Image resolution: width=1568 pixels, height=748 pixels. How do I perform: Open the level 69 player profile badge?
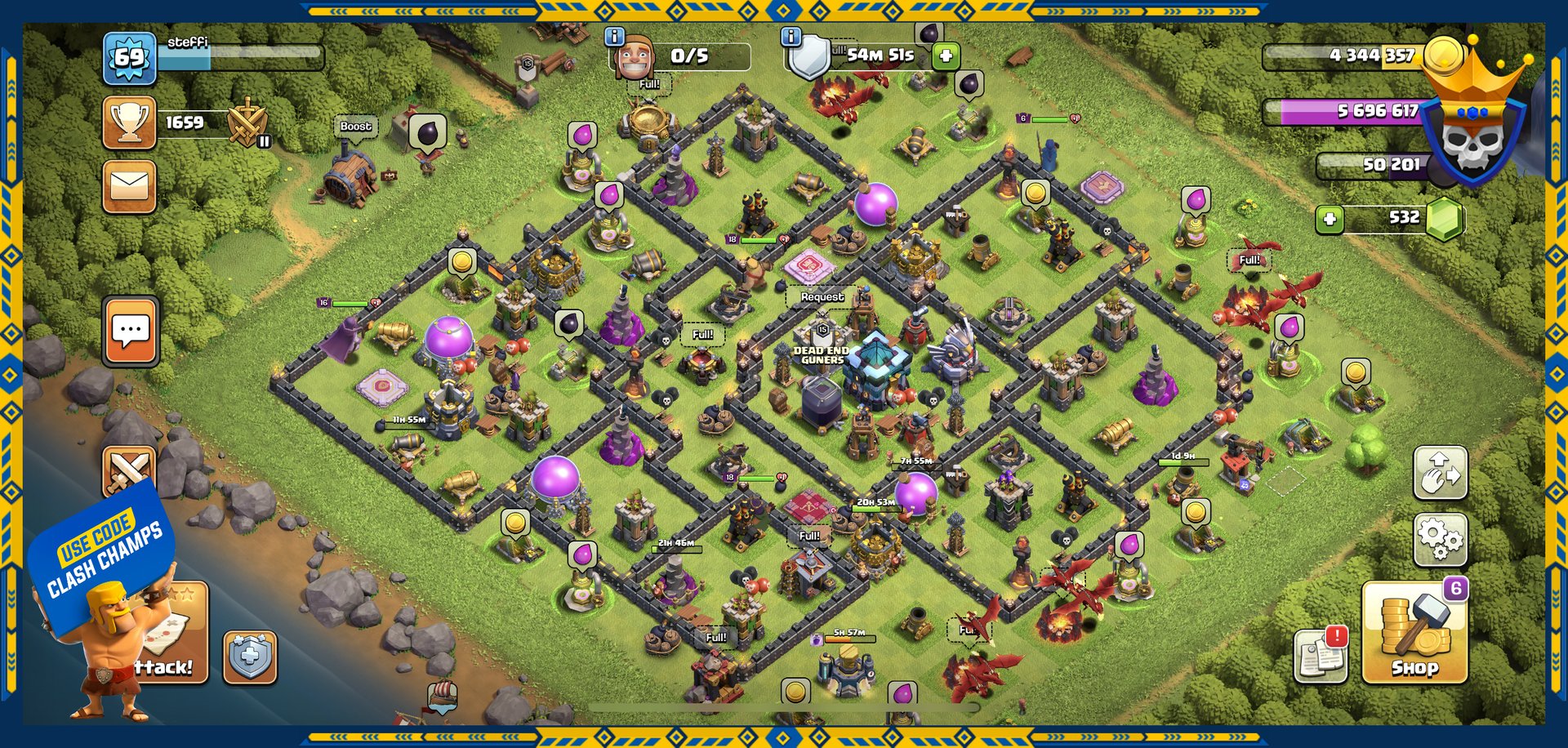(129, 58)
